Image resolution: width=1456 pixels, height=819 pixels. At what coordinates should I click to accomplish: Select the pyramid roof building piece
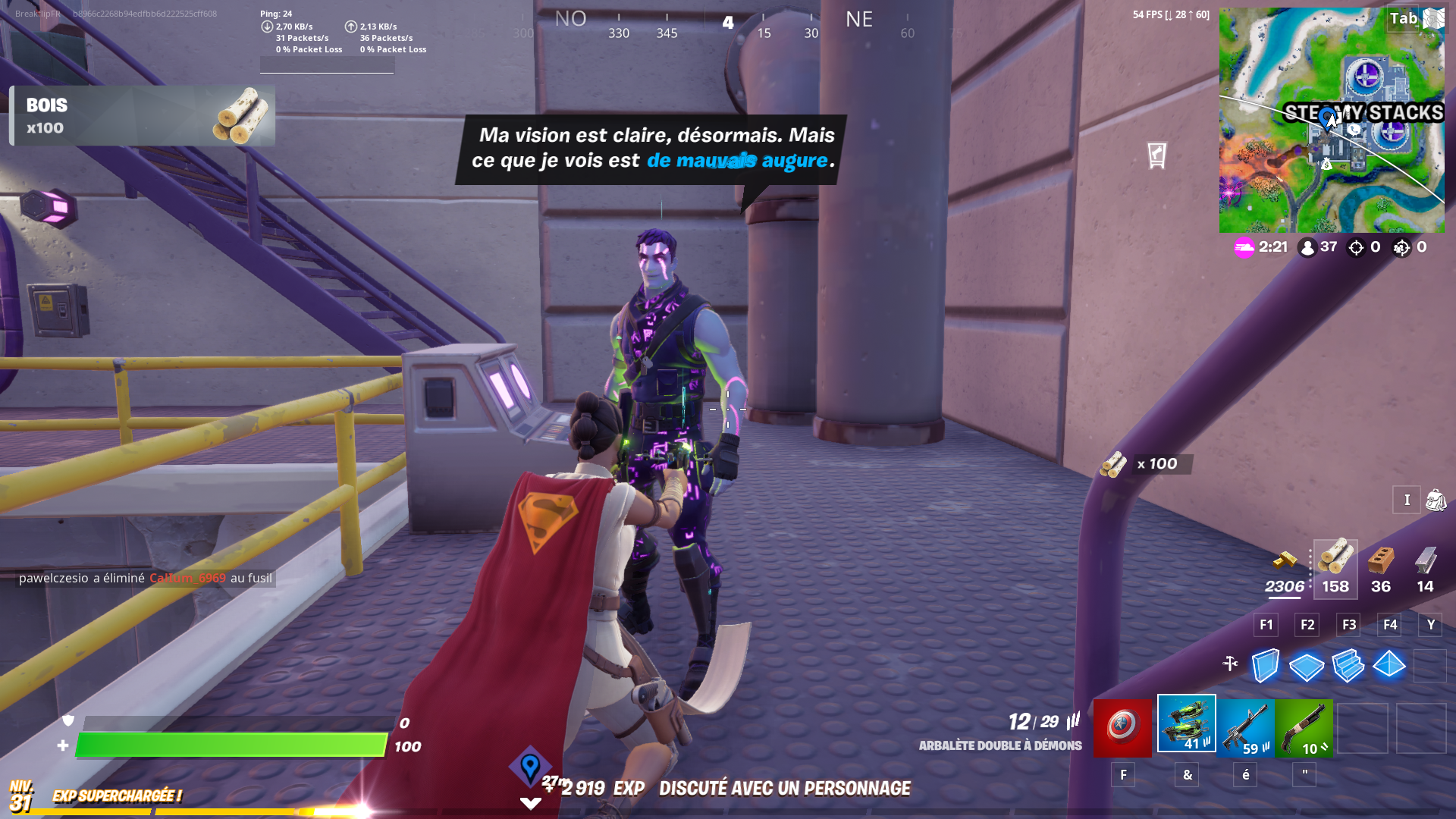(x=1389, y=666)
